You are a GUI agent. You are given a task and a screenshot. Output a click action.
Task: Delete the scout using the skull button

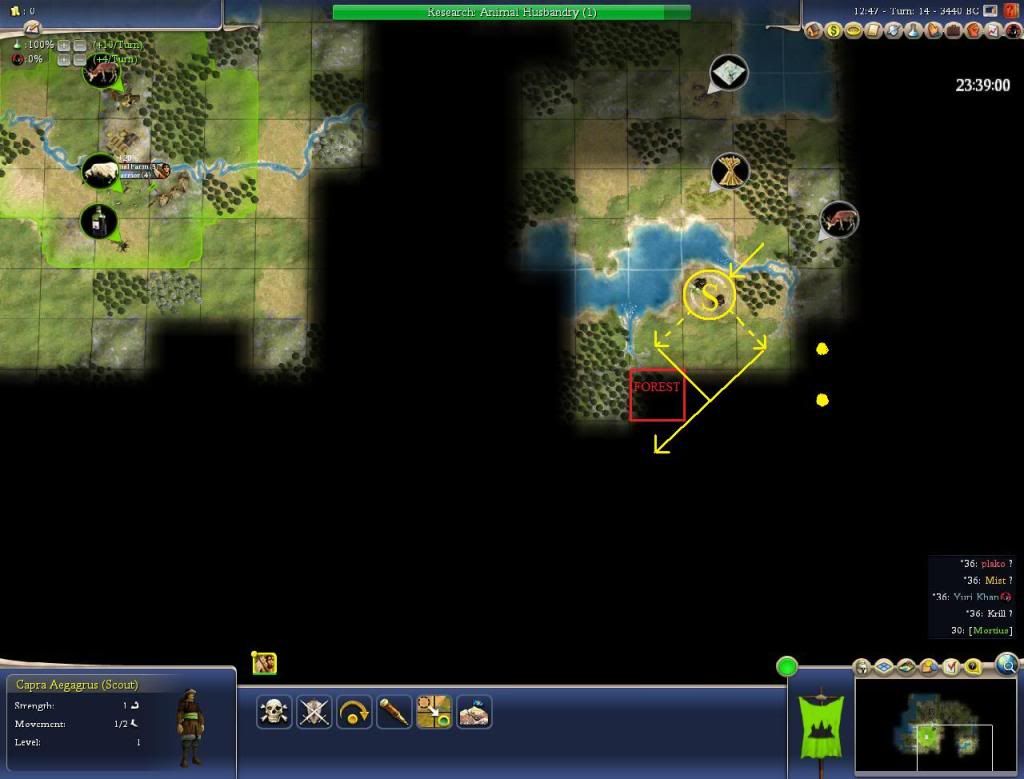(274, 712)
